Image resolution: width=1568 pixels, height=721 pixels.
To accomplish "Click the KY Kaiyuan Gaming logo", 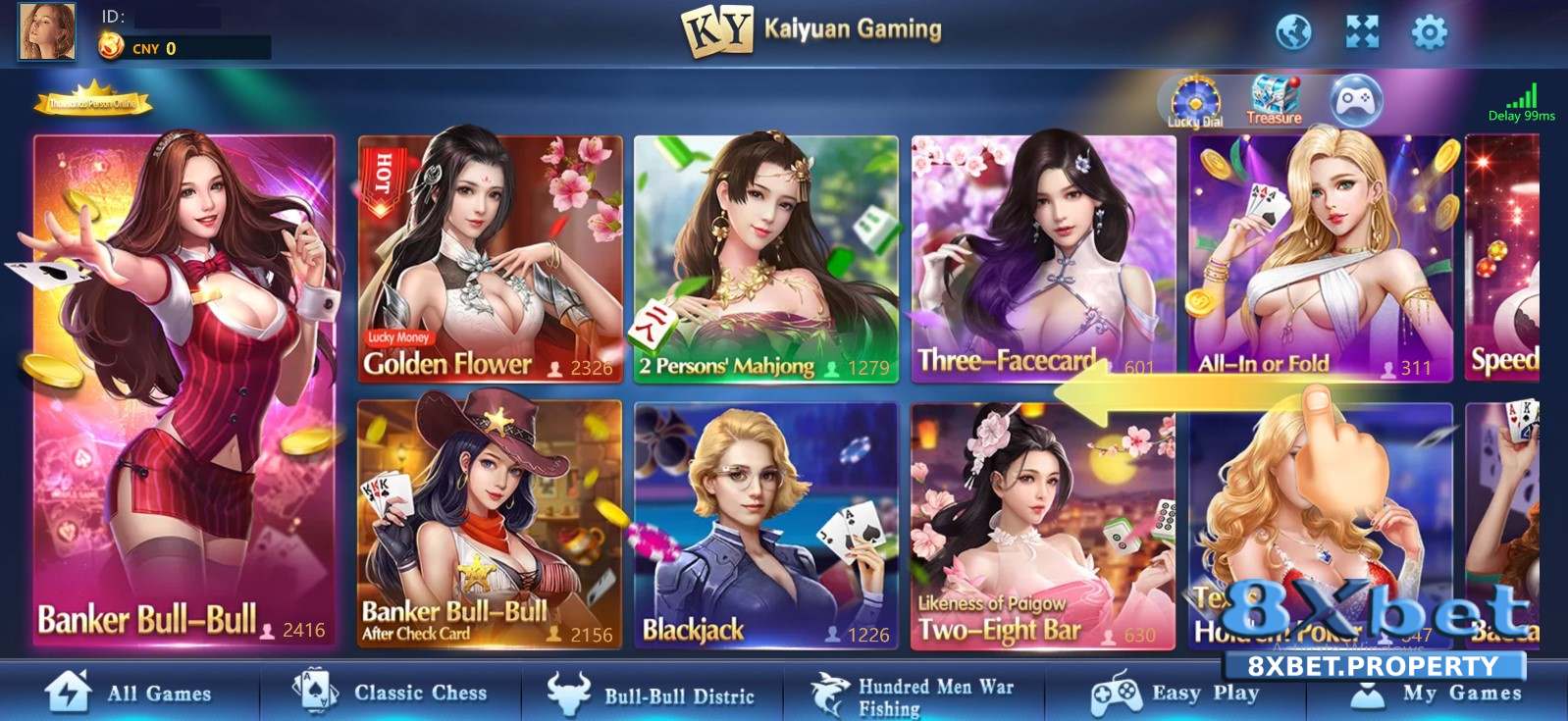I will [x=721, y=28].
